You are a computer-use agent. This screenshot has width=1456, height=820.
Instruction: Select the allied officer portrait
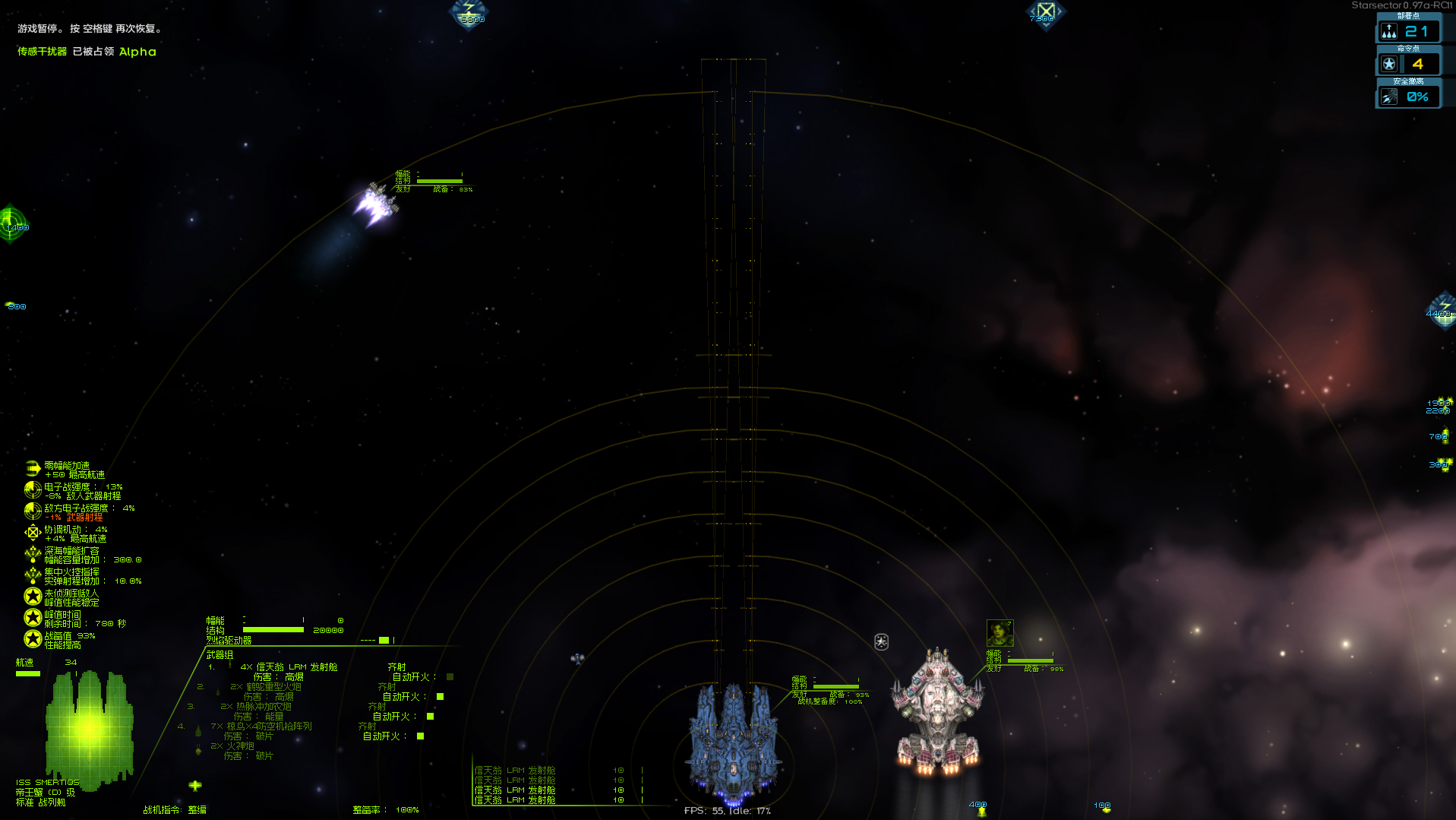pyautogui.click(x=1000, y=632)
